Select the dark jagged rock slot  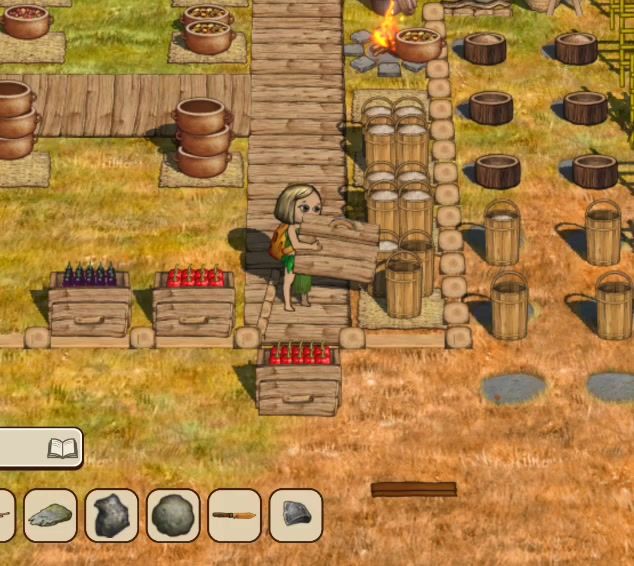click(x=111, y=515)
